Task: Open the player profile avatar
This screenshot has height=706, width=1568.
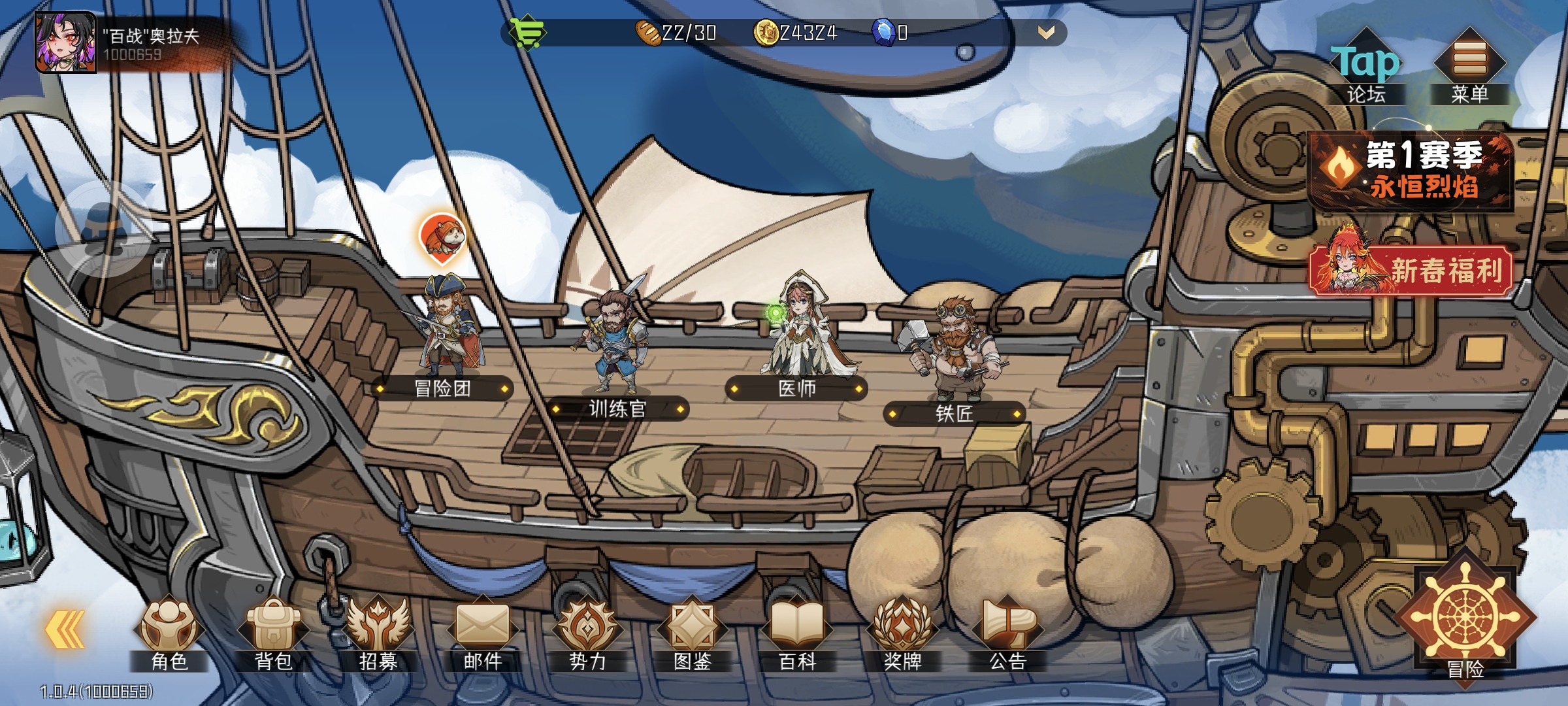Action: click(x=65, y=42)
